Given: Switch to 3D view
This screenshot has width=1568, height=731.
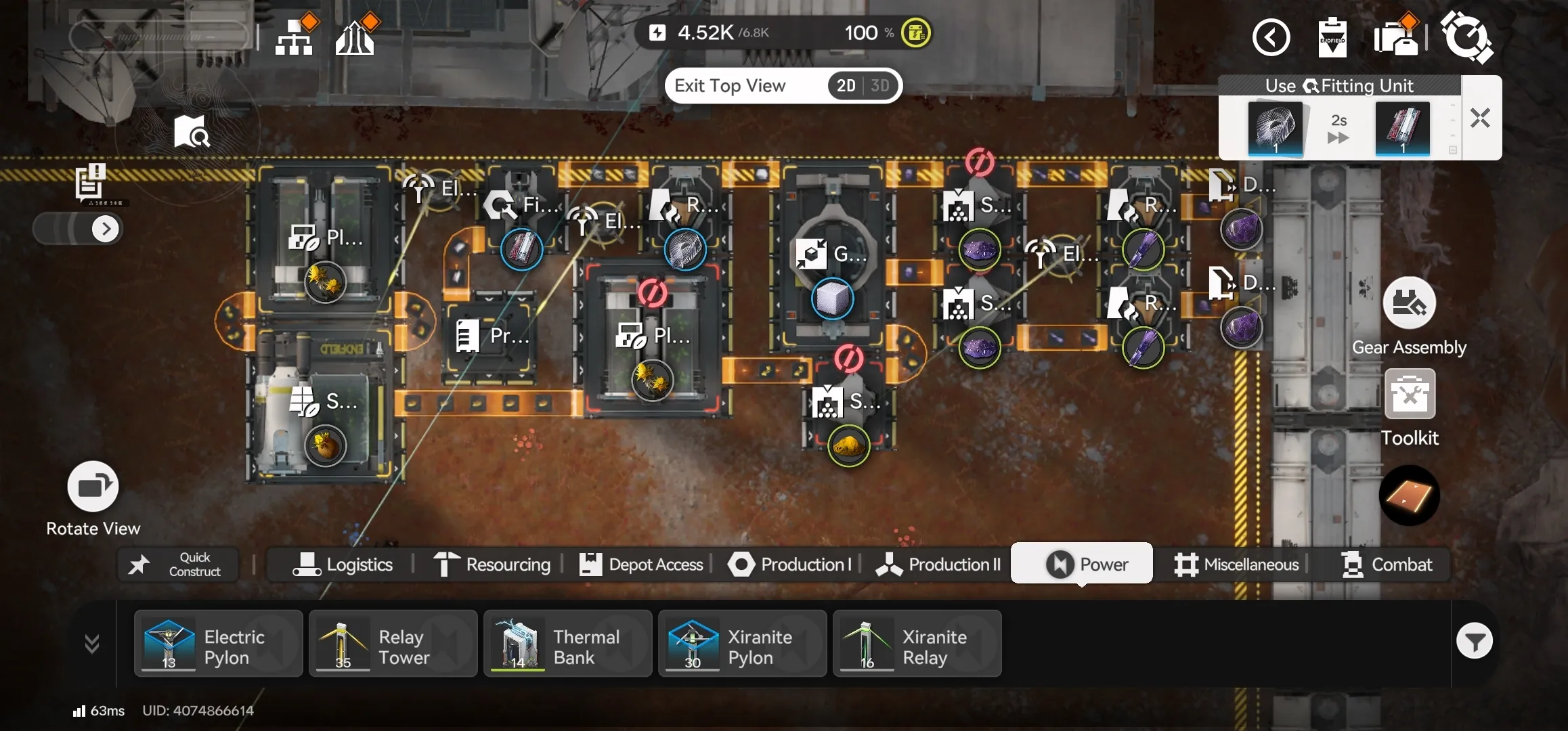Looking at the screenshot, I should tap(879, 86).
